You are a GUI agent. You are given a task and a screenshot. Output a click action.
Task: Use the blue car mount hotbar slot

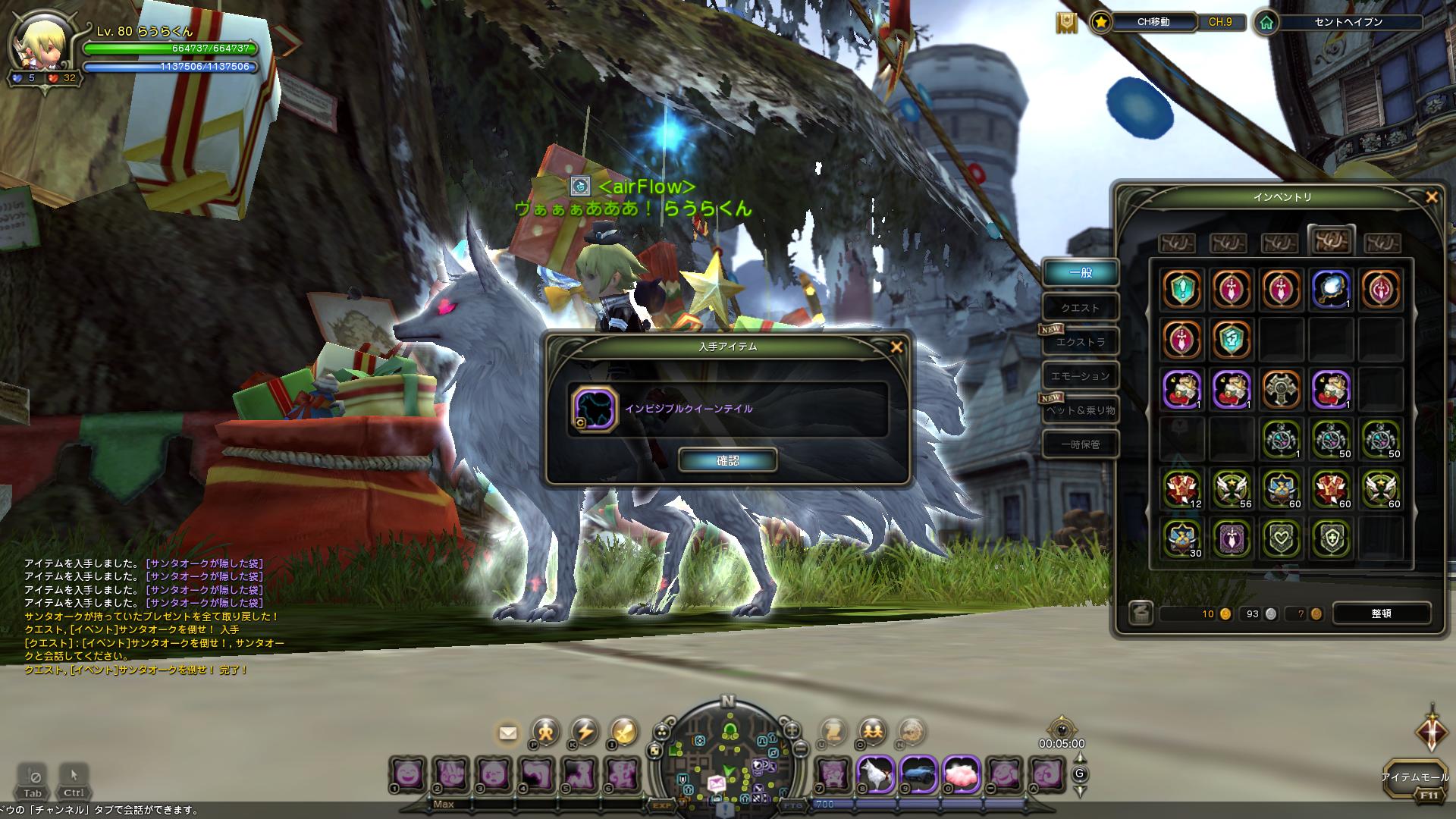[x=918, y=775]
